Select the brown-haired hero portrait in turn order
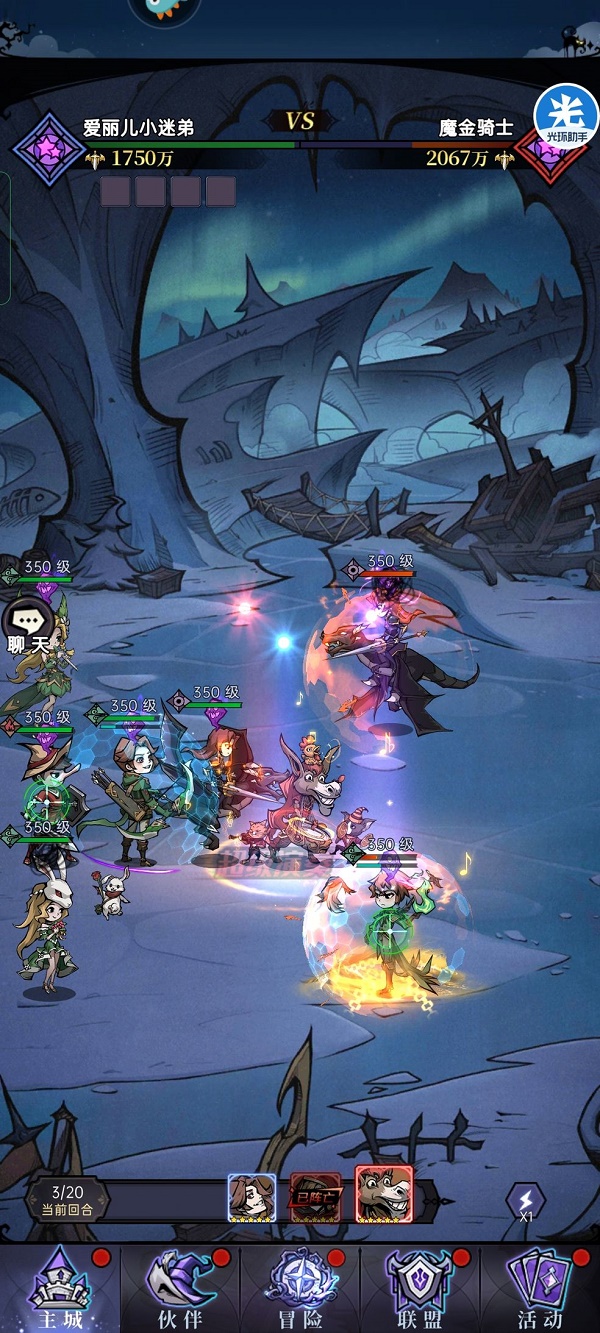600x1333 pixels. tap(252, 1197)
